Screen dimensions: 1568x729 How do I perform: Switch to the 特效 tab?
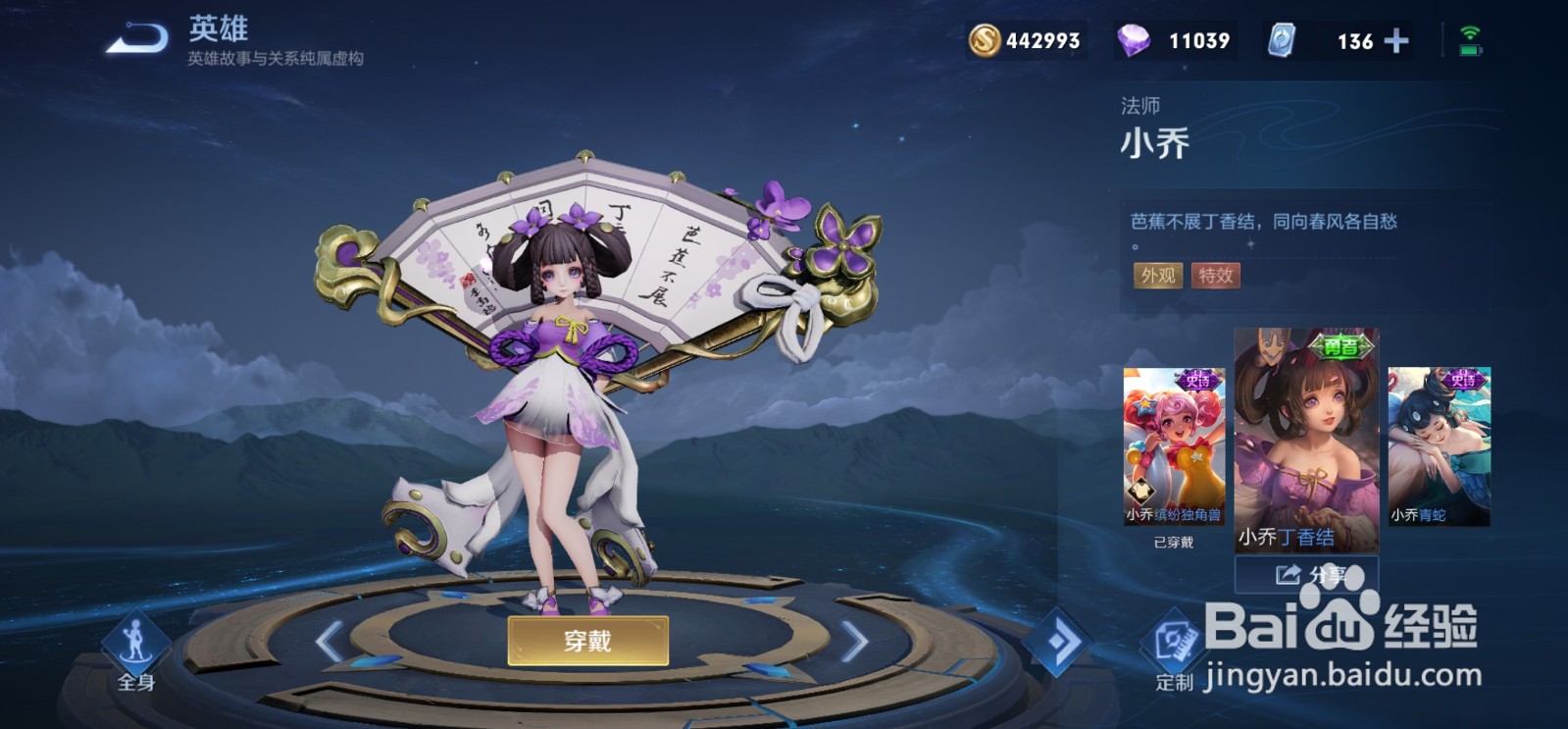1215,276
